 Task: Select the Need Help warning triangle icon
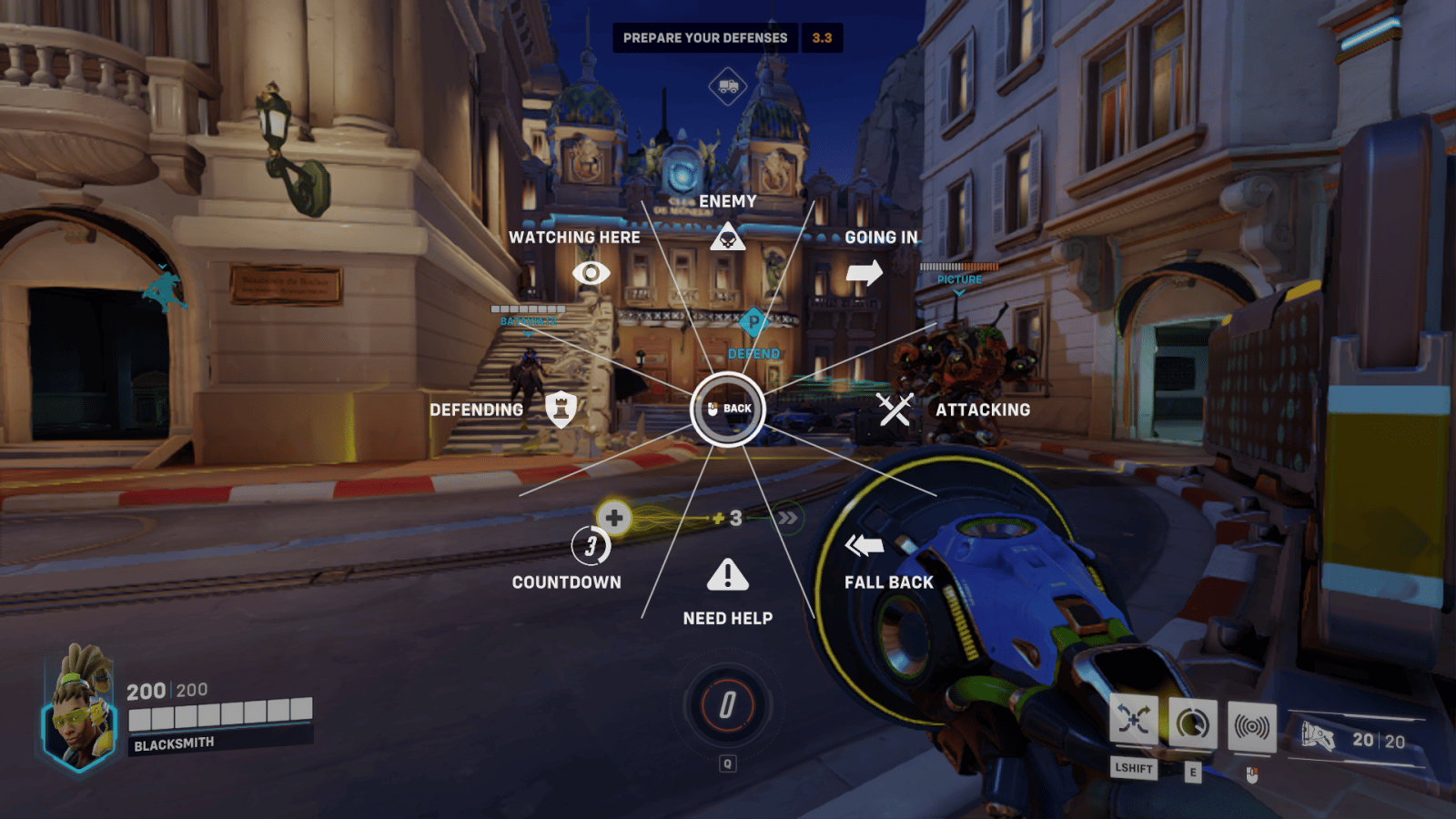pyautogui.click(x=728, y=573)
